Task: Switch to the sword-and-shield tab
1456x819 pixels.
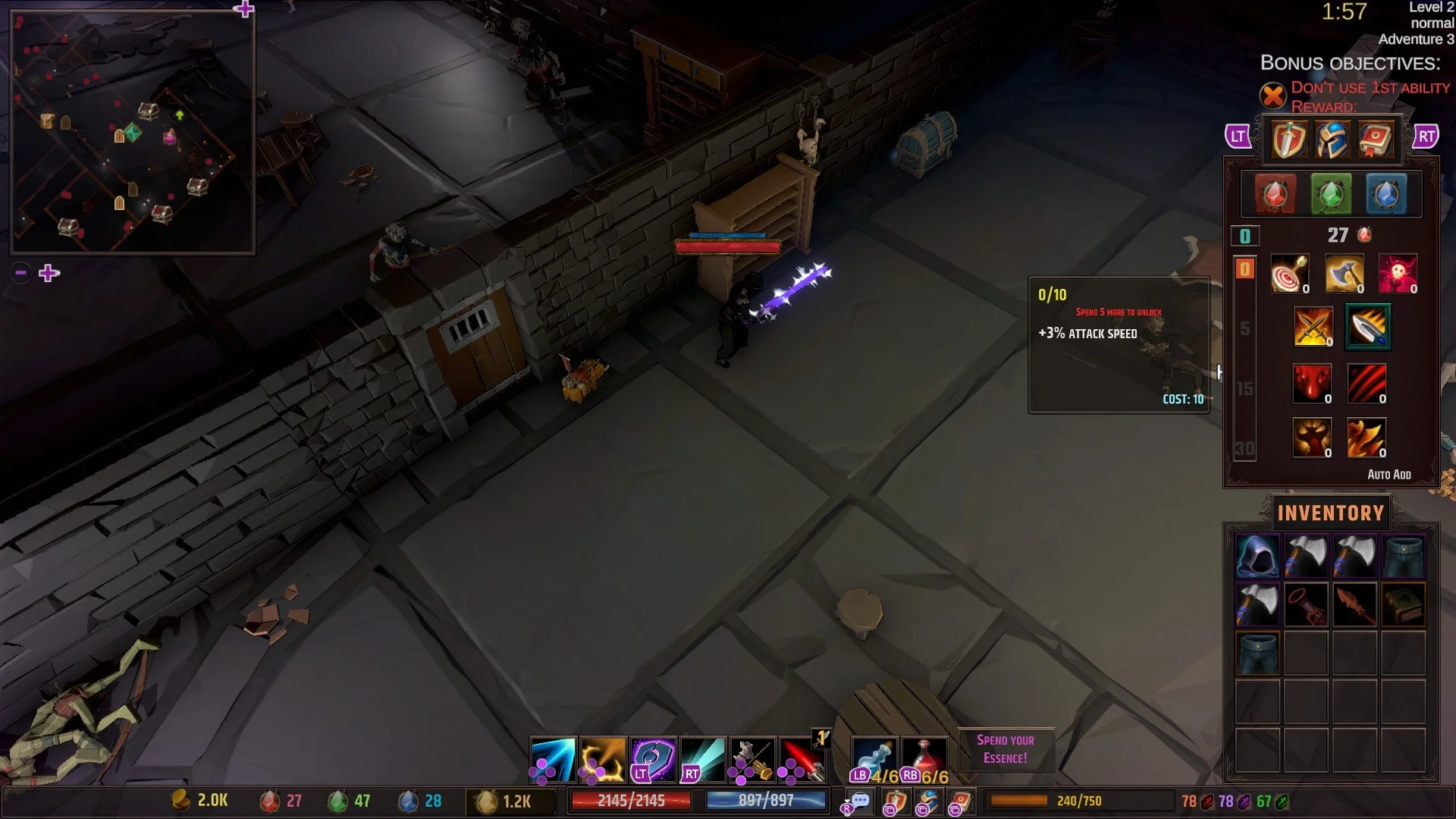Action: pos(1288,140)
